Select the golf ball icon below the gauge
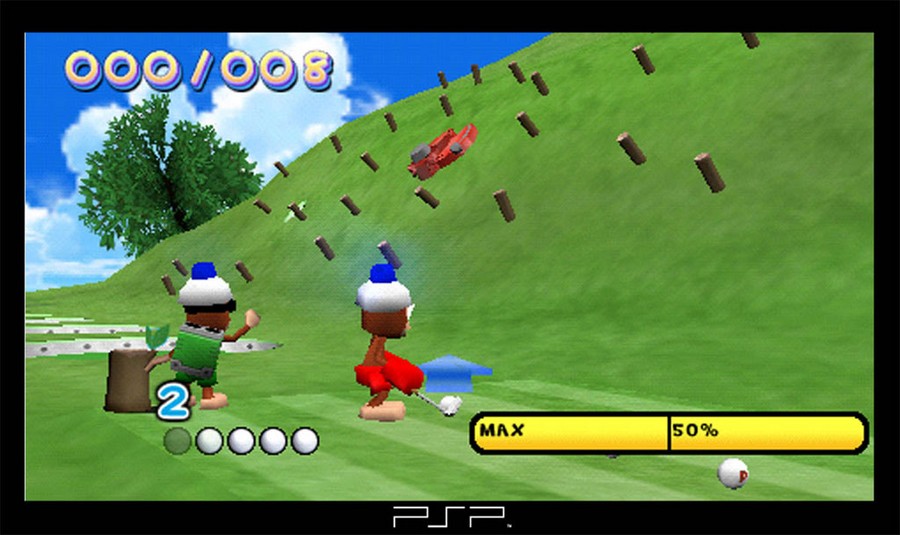The image size is (900, 535). [733, 472]
